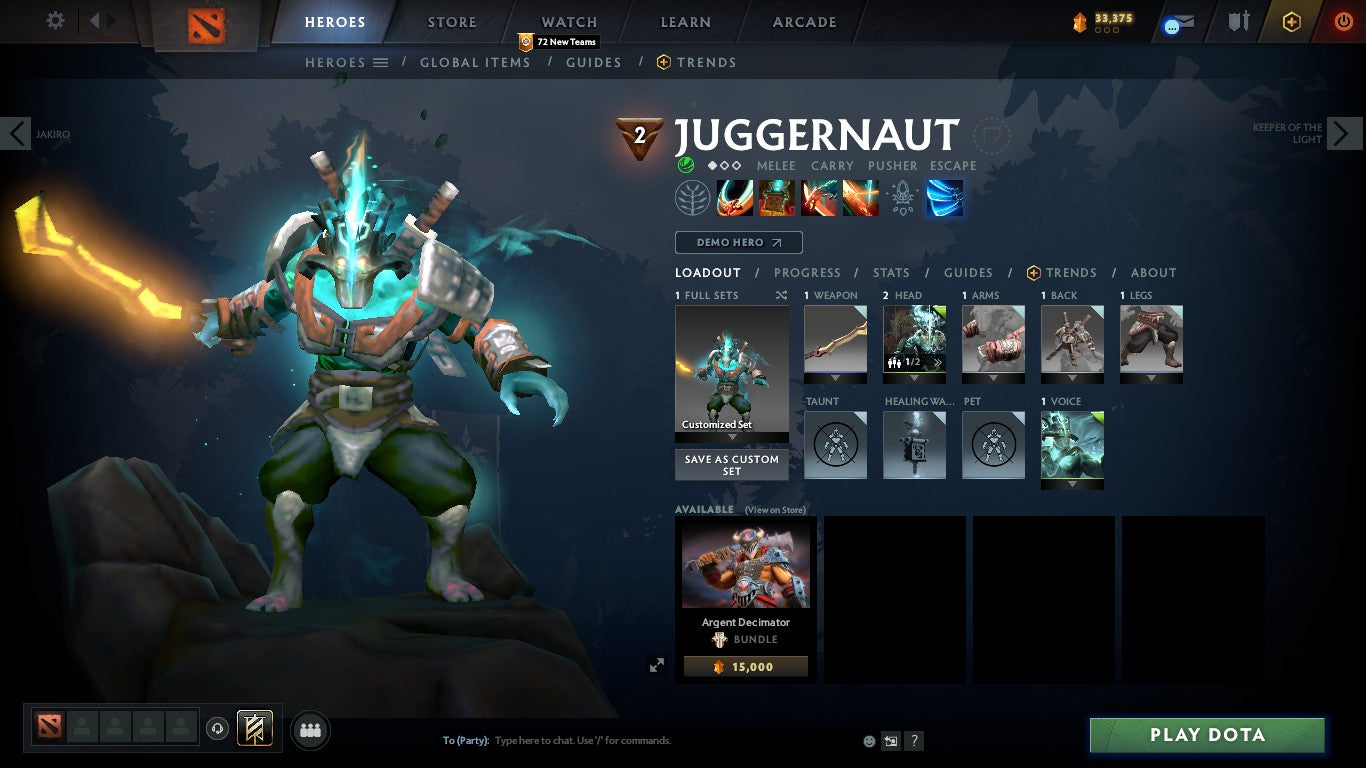Expand the Voice slot dropdown arrow

[1073, 482]
